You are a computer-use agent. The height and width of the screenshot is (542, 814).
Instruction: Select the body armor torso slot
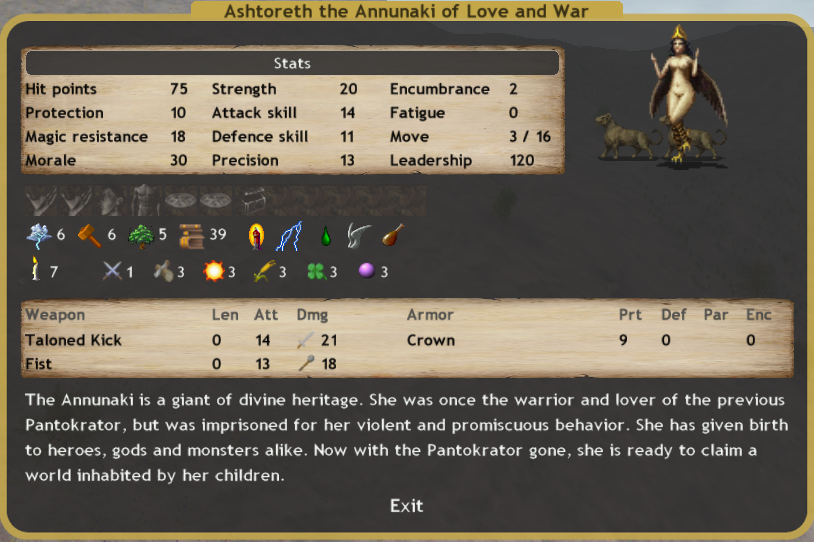(147, 202)
